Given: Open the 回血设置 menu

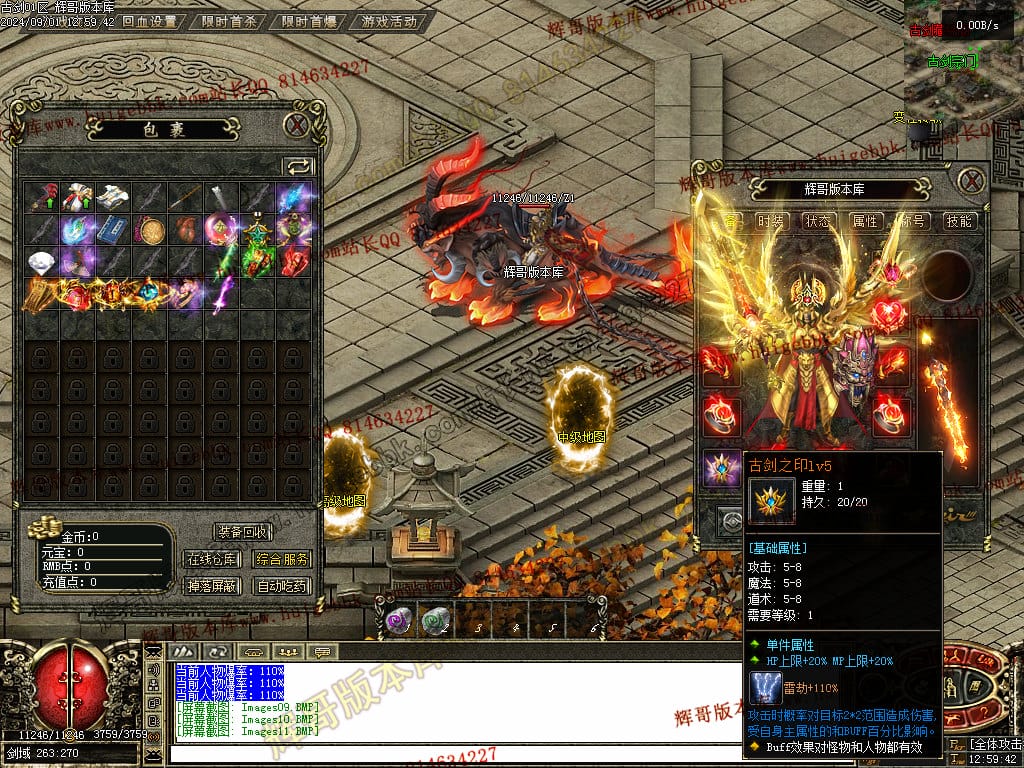Looking at the screenshot, I should click(x=149, y=21).
